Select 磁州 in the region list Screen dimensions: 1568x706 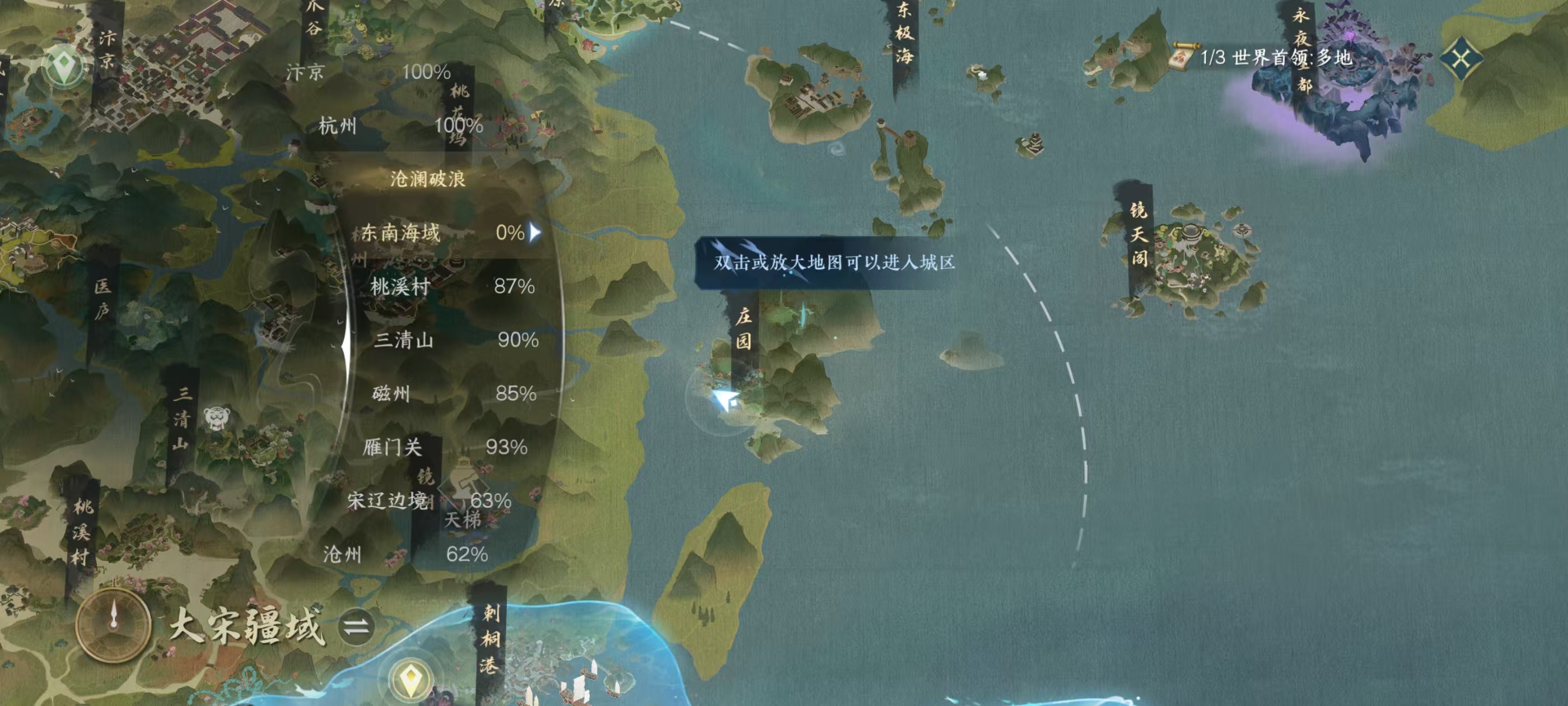click(454, 393)
